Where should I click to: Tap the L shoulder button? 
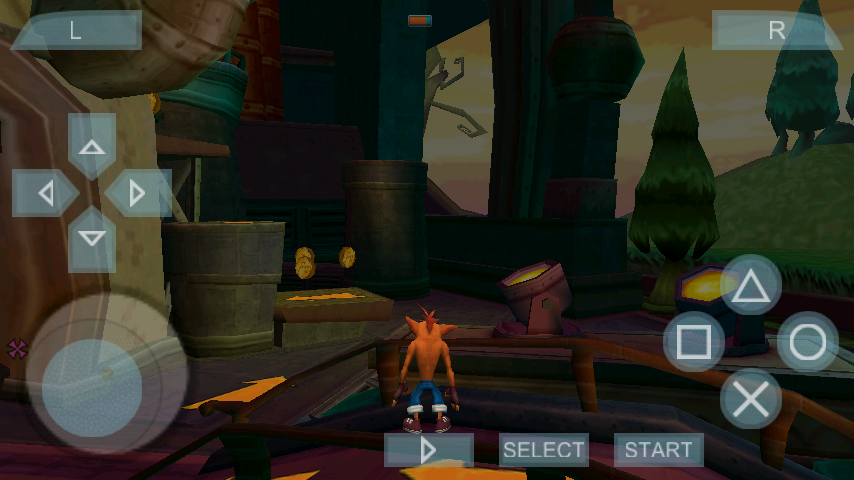[x=76, y=30]
